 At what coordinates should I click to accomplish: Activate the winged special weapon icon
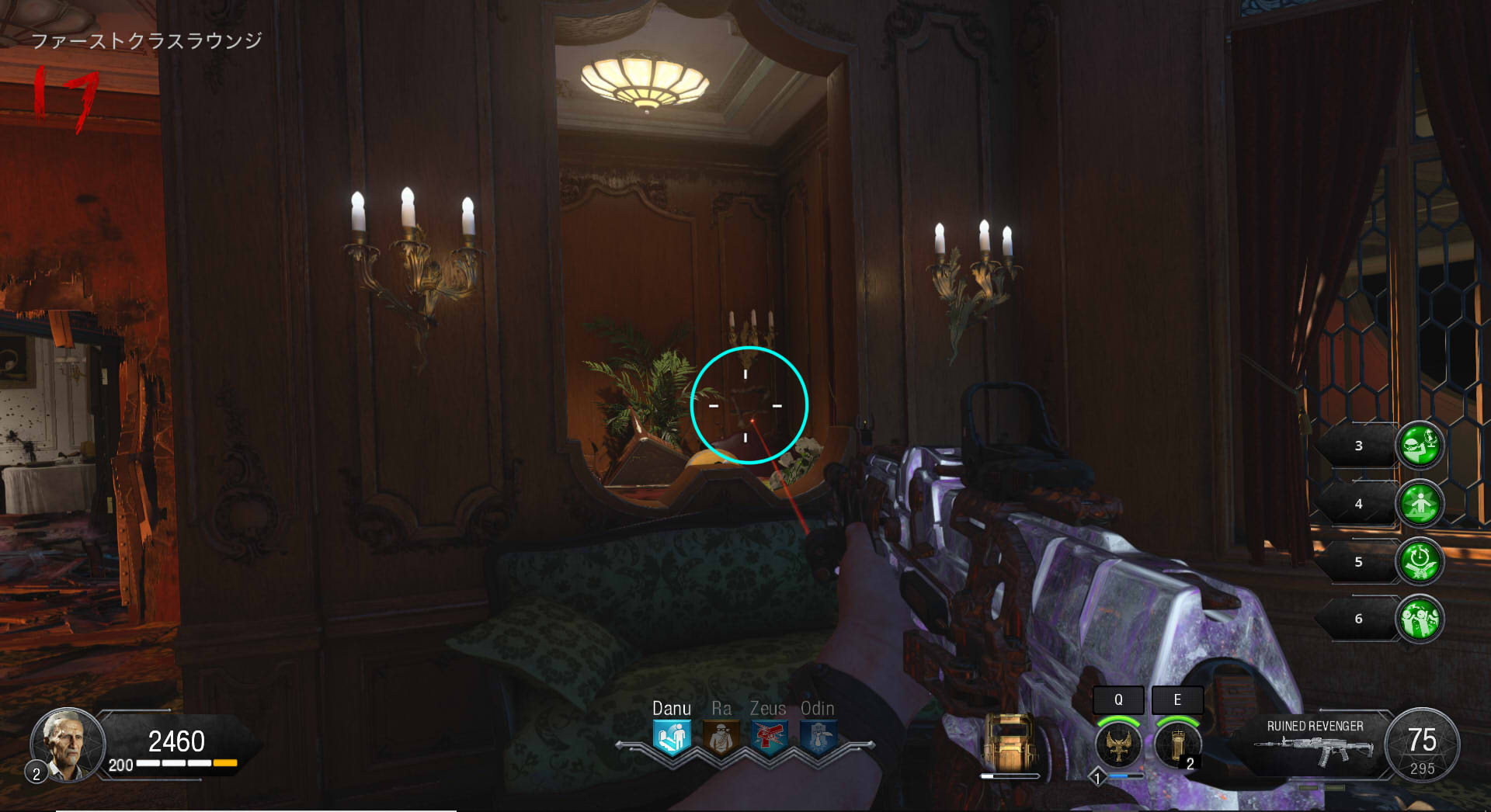click(x=1118, y=744)
